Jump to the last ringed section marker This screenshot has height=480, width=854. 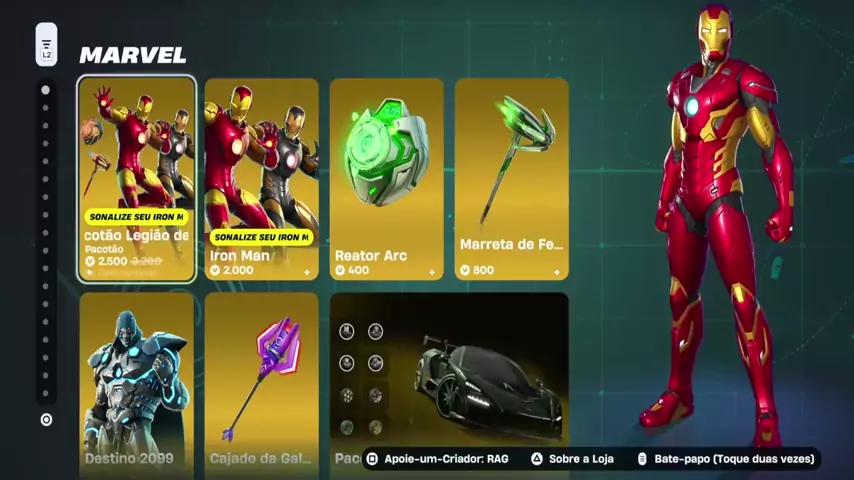[46, 420]
